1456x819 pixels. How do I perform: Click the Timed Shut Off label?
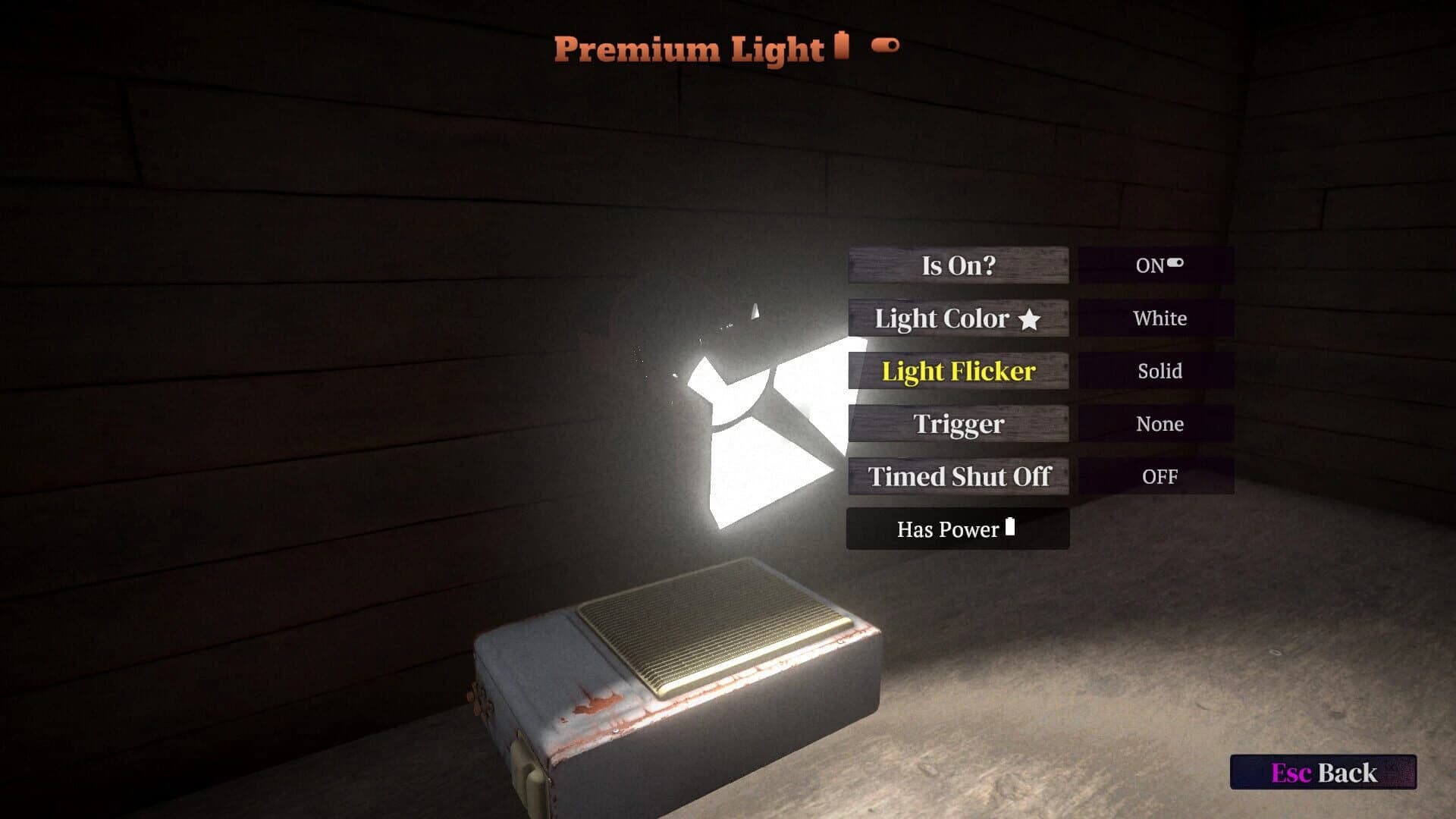pos(957,476)
